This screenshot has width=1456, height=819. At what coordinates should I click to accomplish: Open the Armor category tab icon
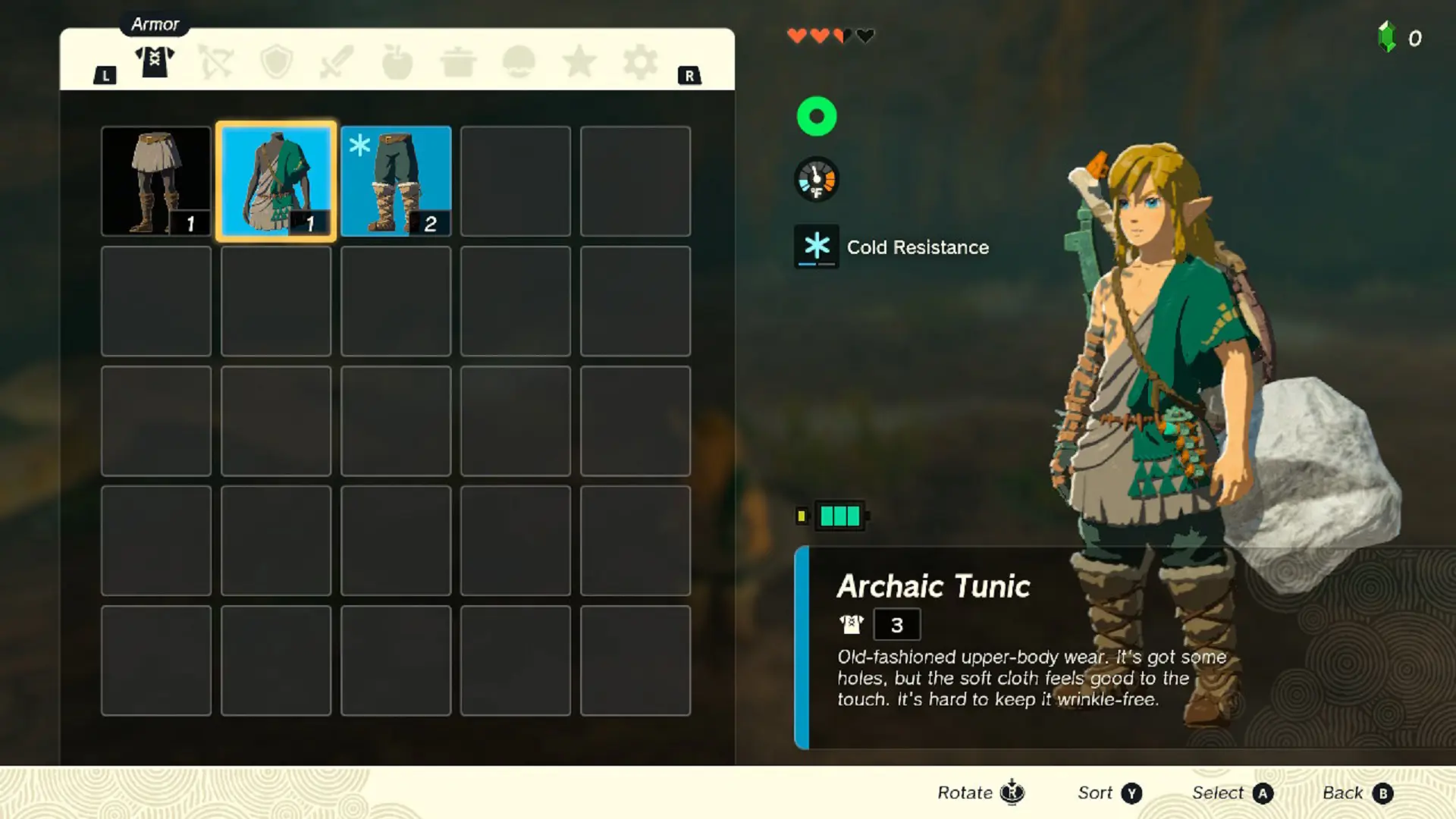[x=155, y=61]
